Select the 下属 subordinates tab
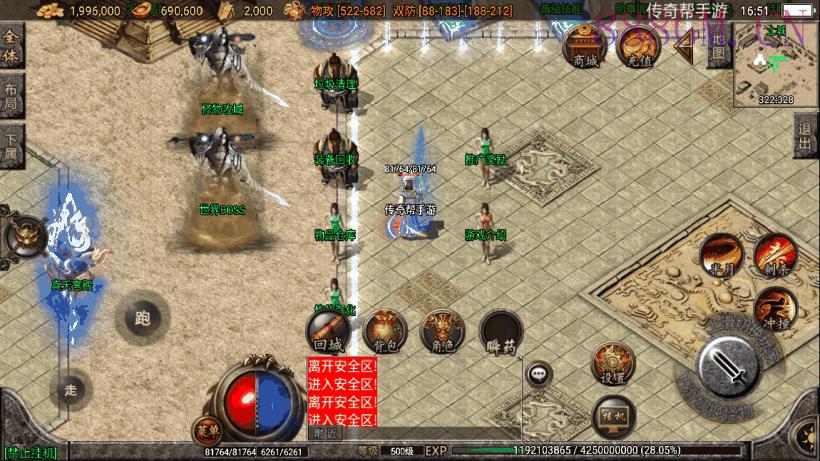Viewport: 820px width, 461px height. pos(11,147)
